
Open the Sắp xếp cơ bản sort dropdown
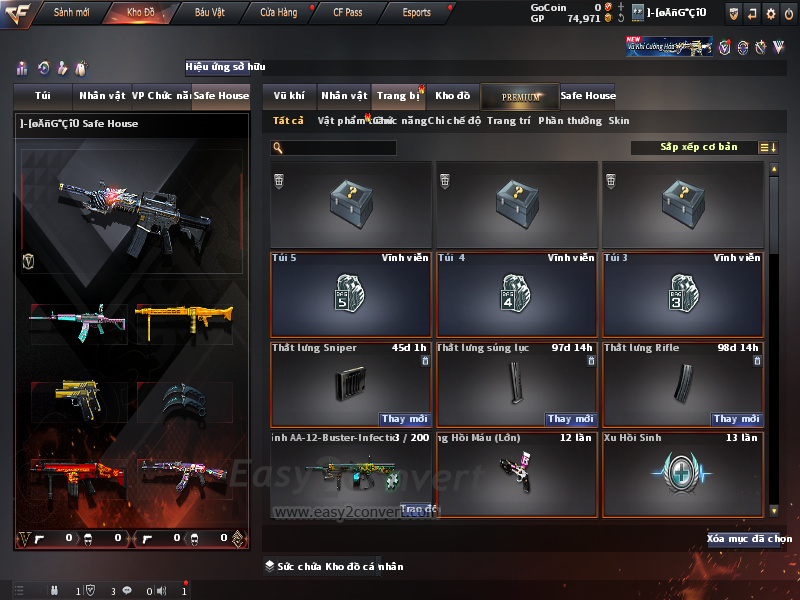pos(698,147)
